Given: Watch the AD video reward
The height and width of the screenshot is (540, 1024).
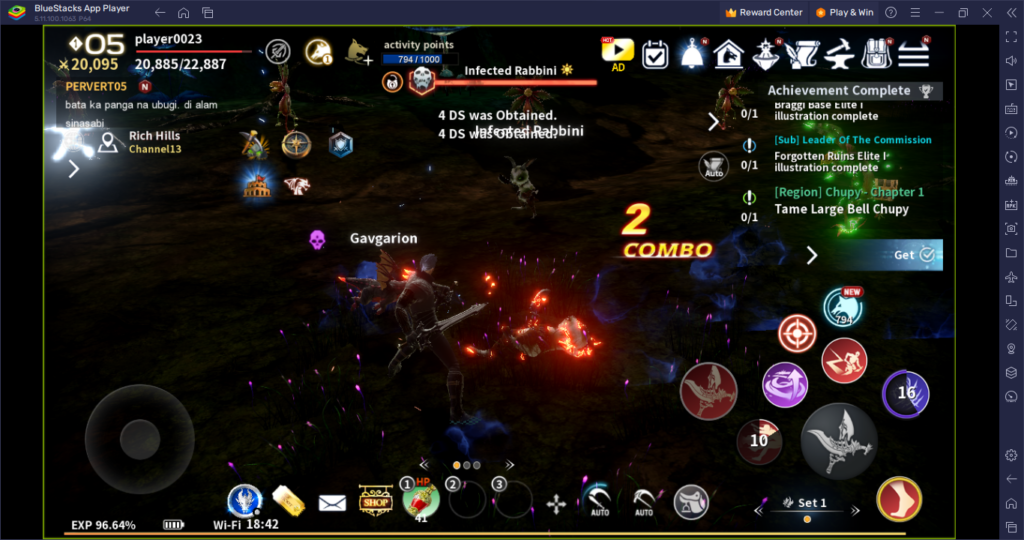Looking at the screenshot, I should tap(618, 53).
